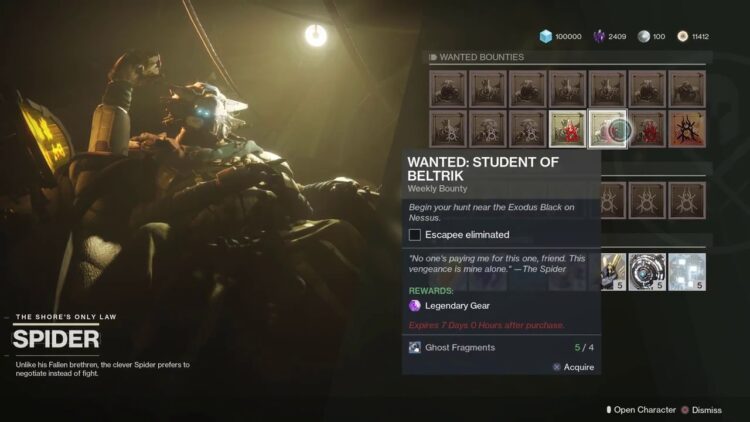
Task: Choose the orange bounty with black spider emblem
Action: pos(687,129)
